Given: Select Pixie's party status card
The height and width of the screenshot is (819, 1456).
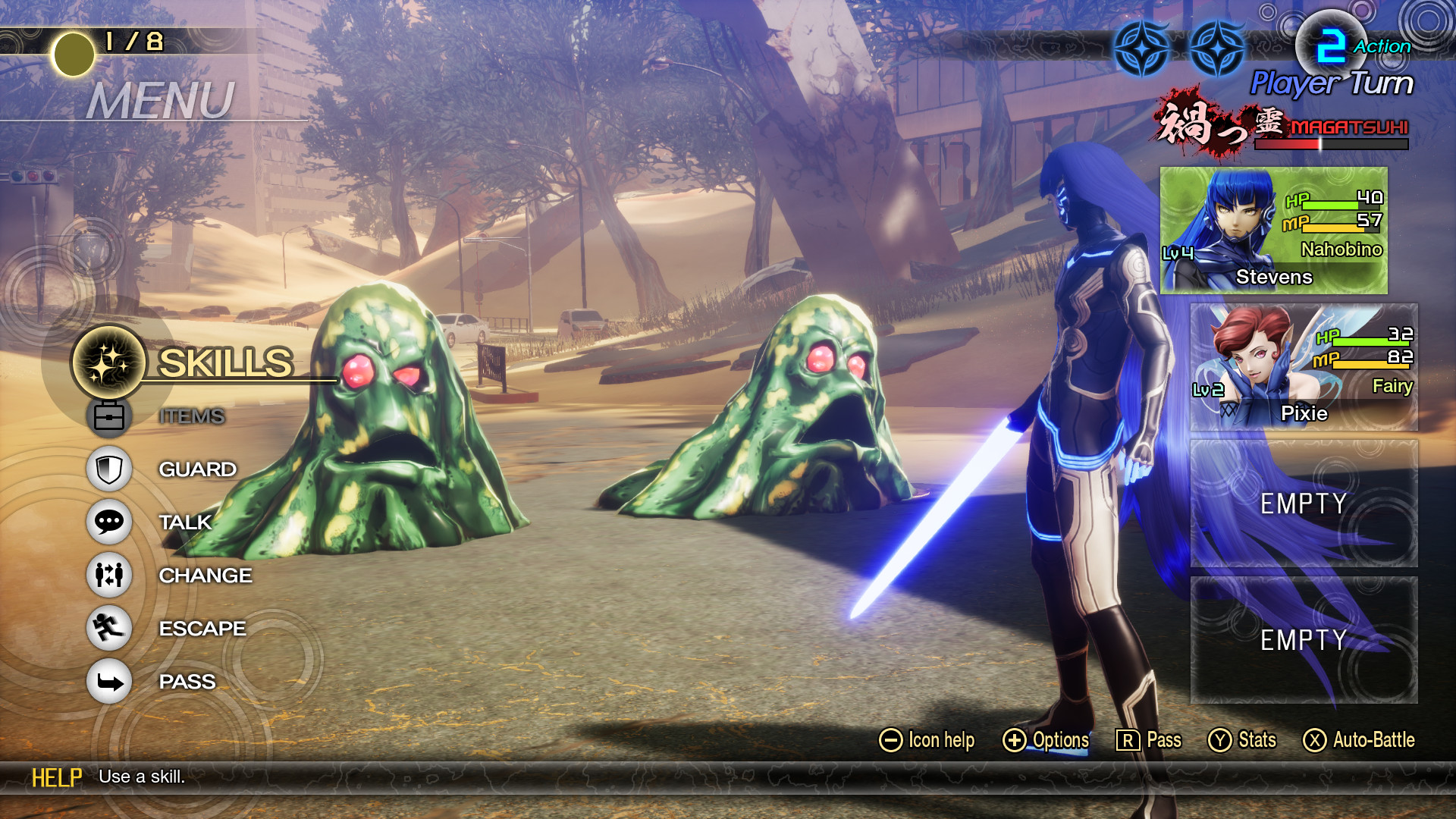Looking at the screenshot, I should [1300, 364].
